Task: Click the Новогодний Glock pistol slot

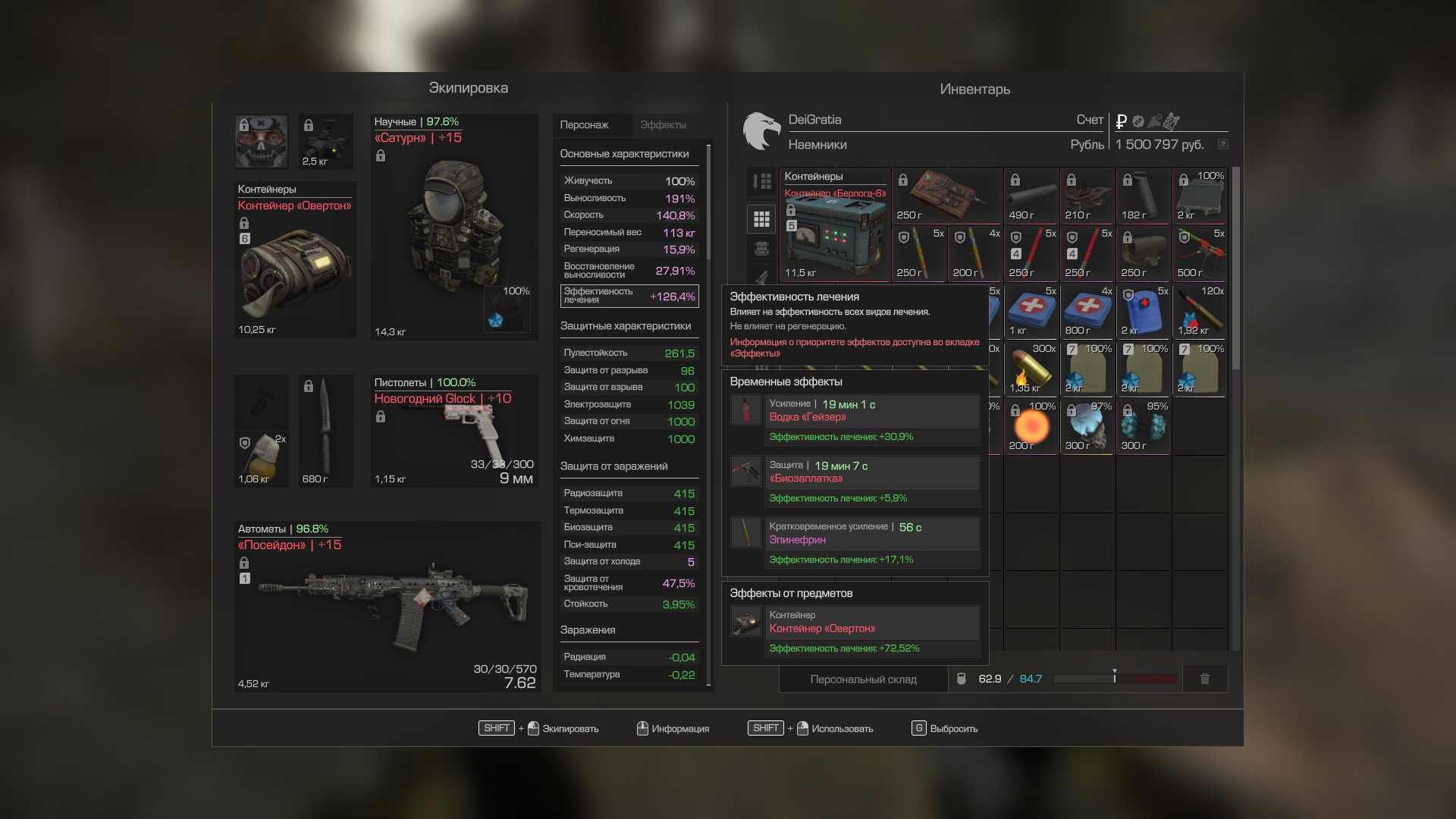Action: 453,431
